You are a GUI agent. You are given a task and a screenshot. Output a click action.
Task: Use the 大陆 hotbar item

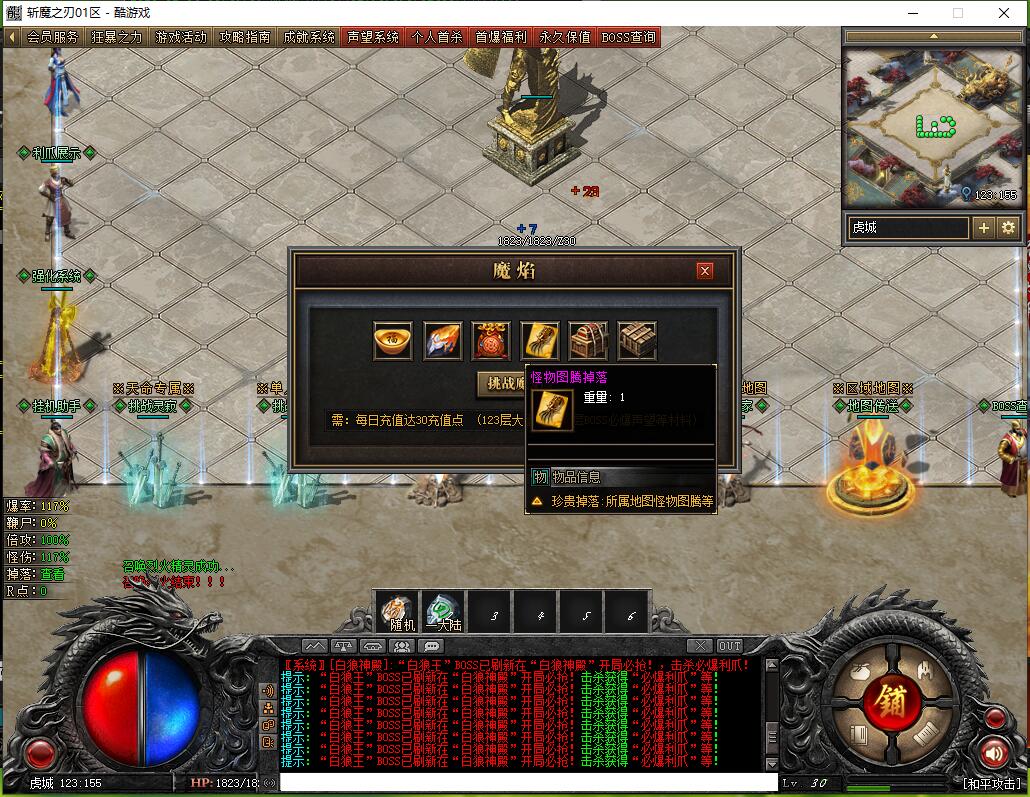[x=444, y=611]
